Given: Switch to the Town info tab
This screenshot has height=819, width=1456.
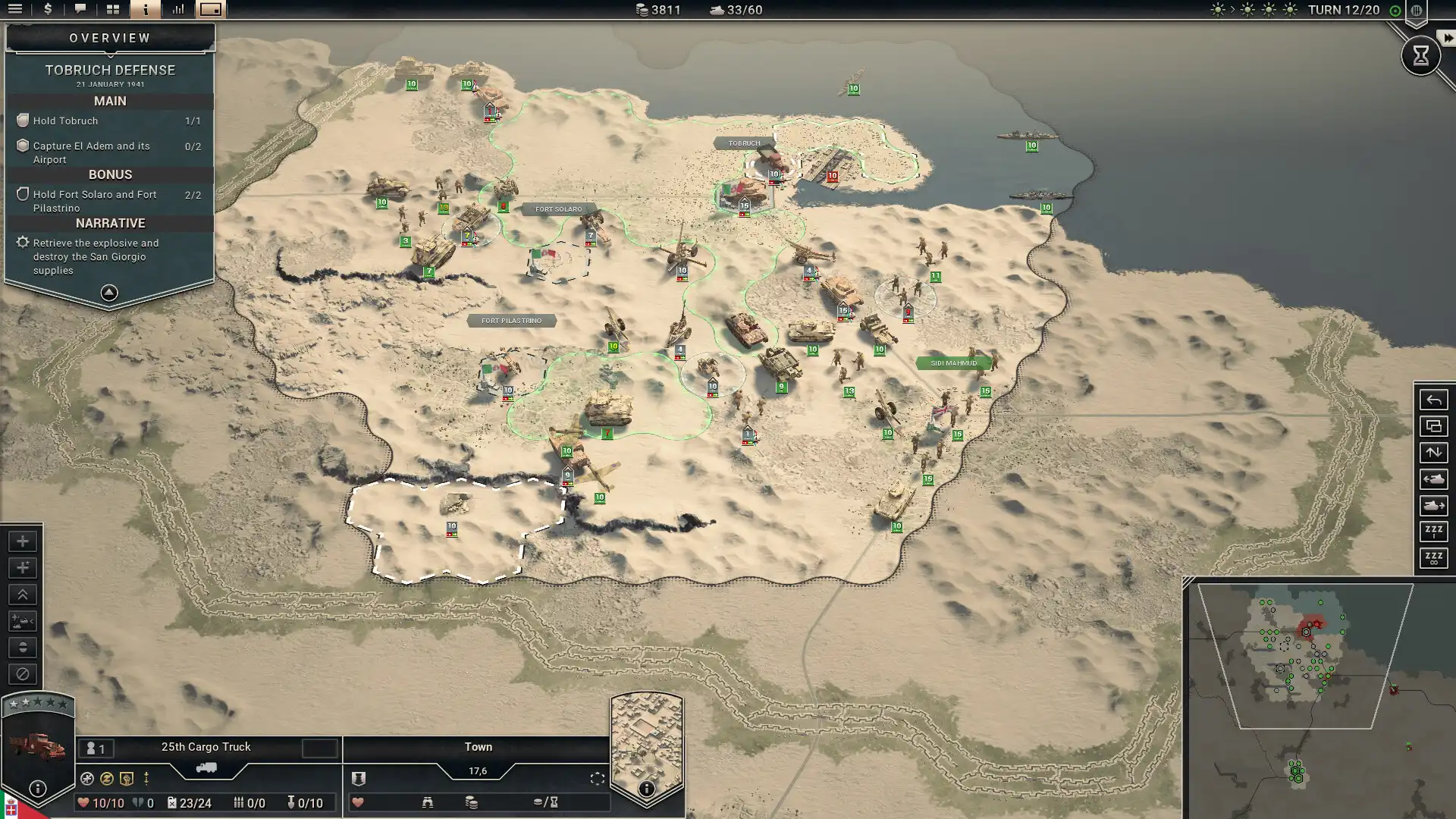Looking at the screenshot, I should click(478, 747).
